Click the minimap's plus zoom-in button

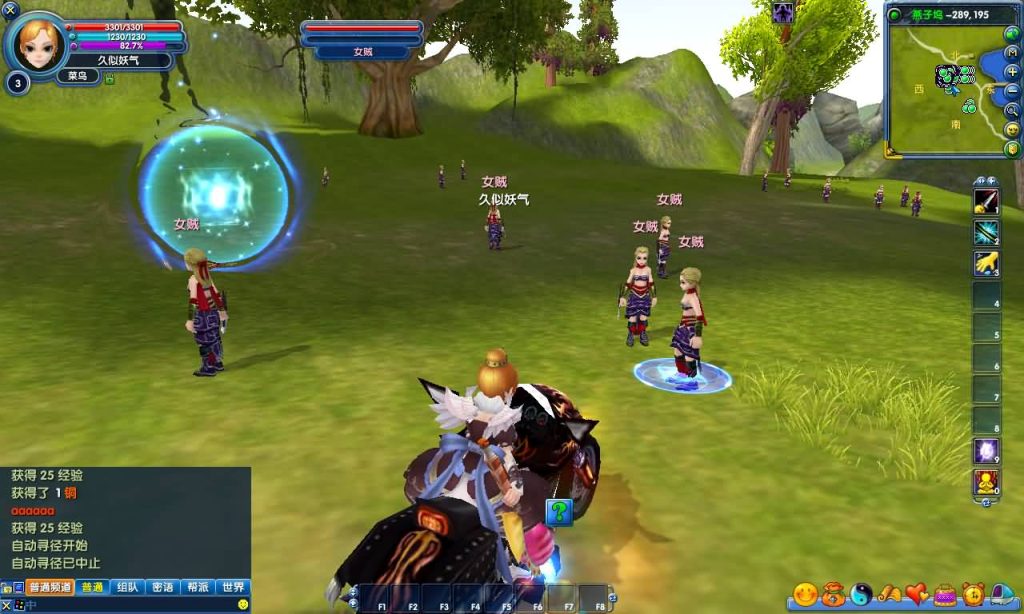tap(1012, 72)
